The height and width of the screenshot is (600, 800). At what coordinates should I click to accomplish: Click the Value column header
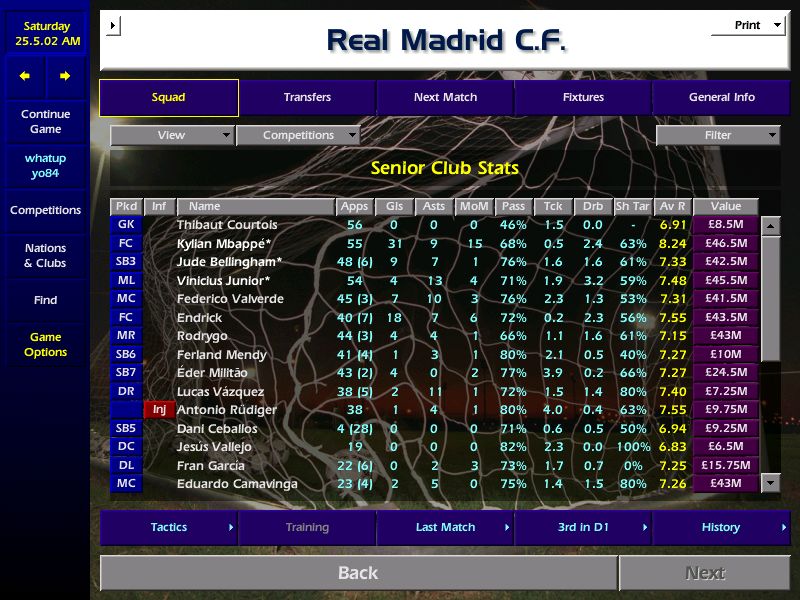coord(725,206)
